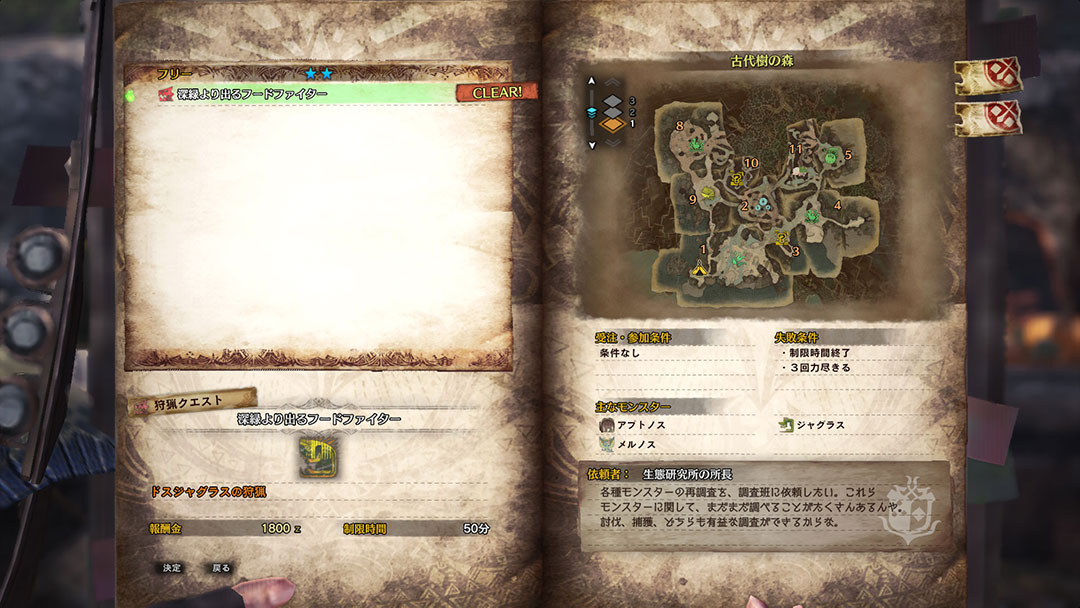Select the アプトノス monster entry
The image size is (1080, 608).
click(x=640, y=425)
